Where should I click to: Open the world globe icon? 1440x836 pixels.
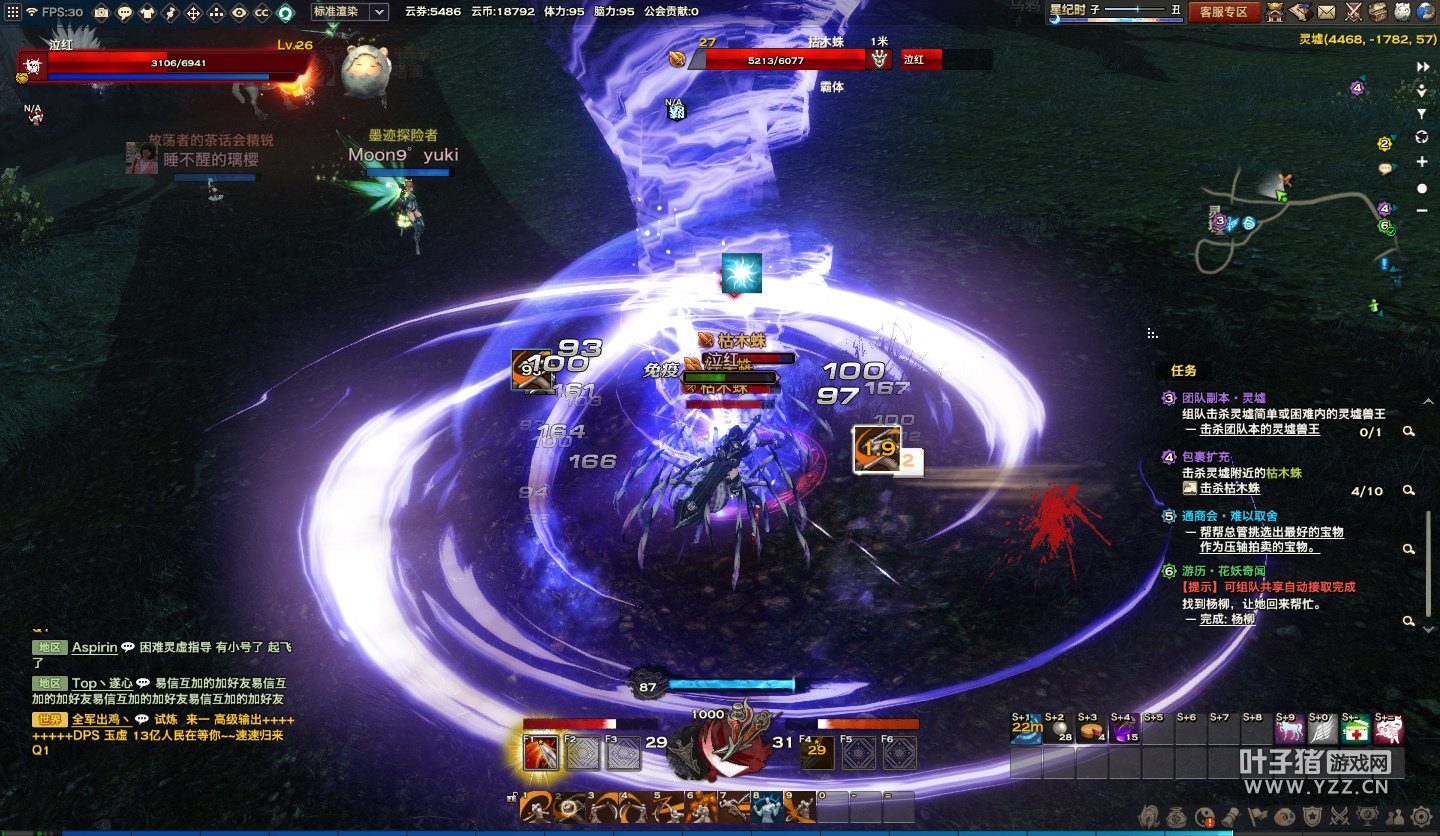click(x=1427, y=12)
